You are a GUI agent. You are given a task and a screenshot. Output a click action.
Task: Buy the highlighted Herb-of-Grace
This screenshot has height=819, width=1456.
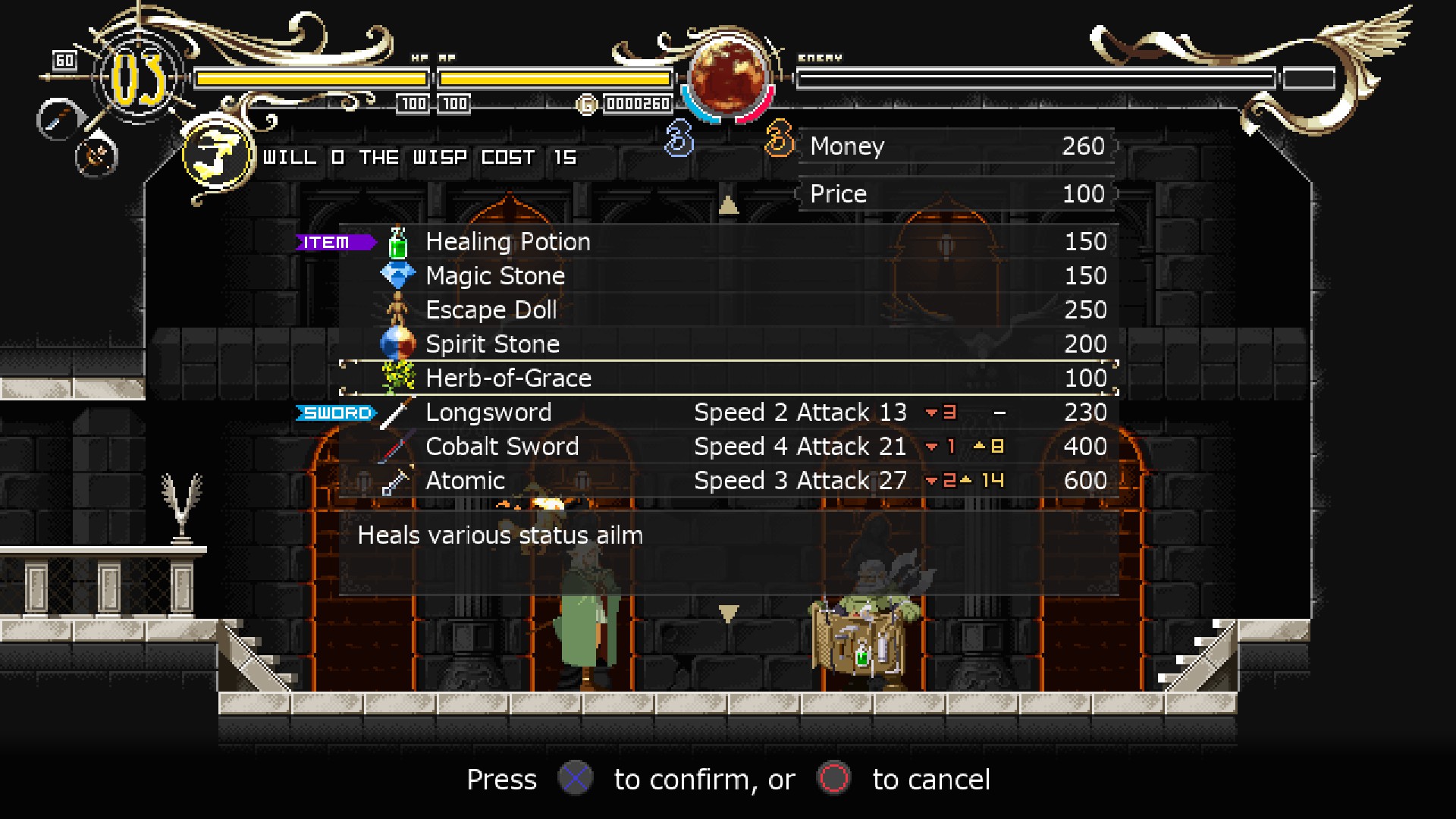tap(508, 378)
